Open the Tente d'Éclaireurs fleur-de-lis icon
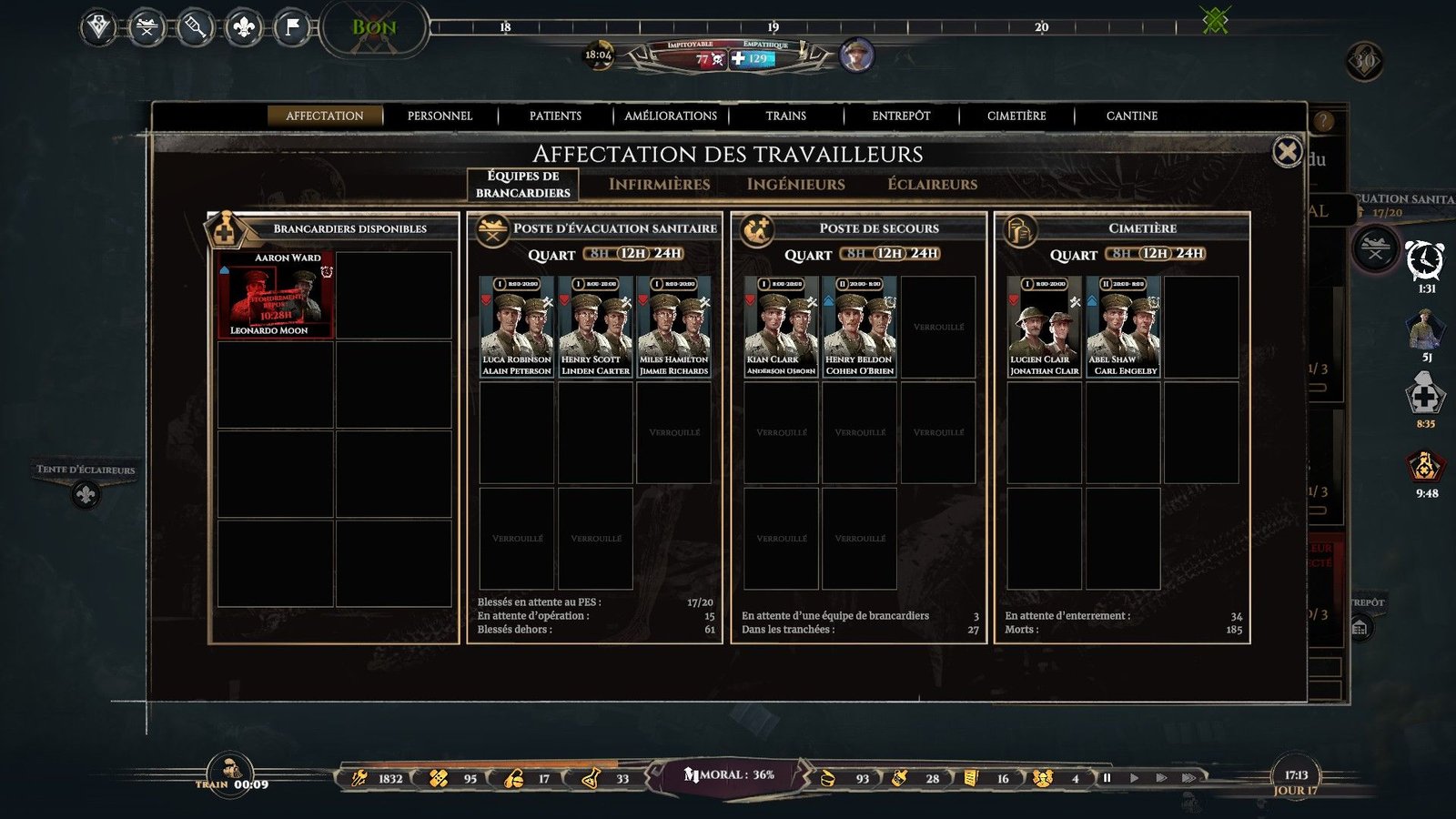 pos(86,494)
